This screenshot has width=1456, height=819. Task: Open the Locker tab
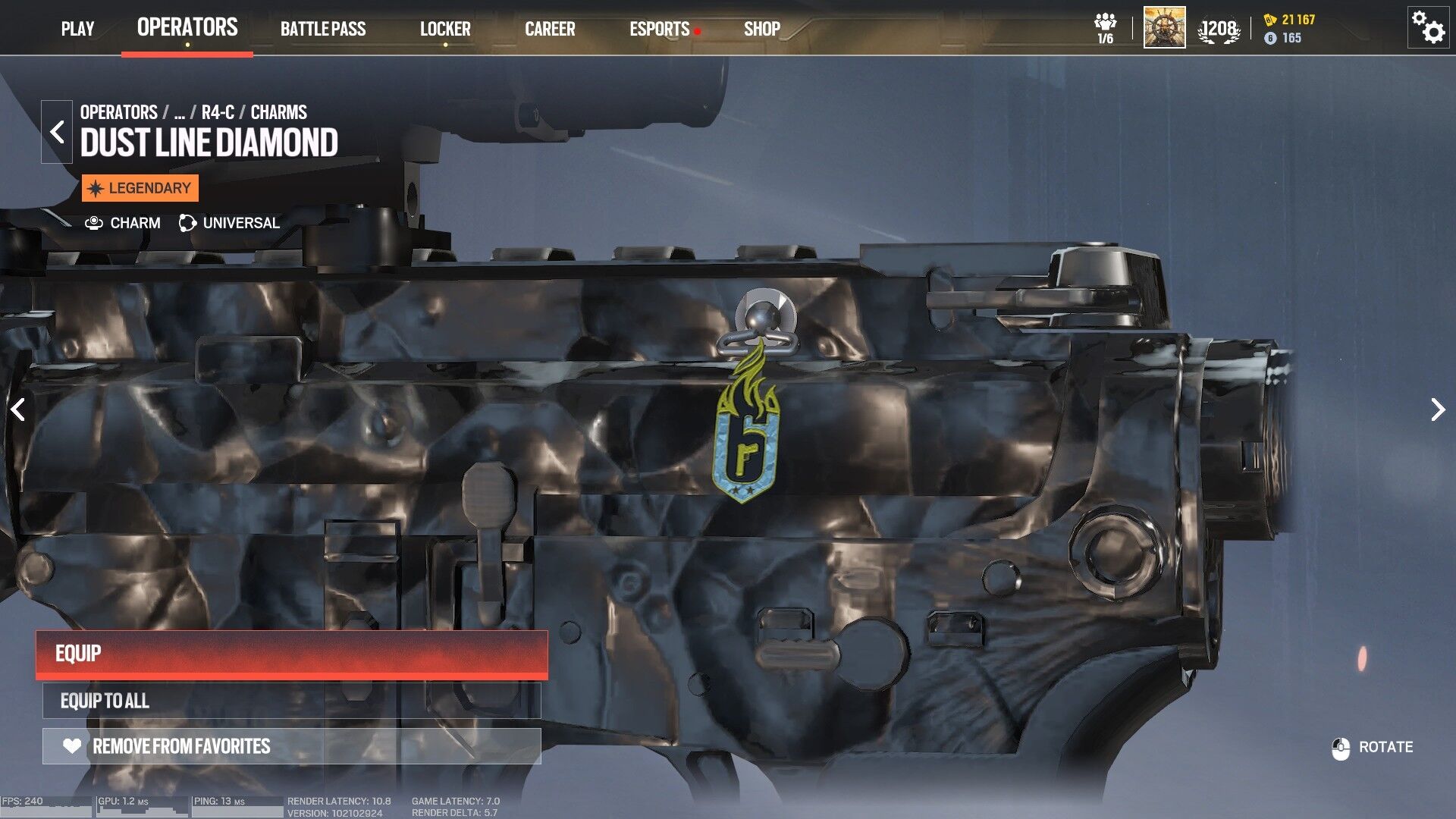point(445,29)
